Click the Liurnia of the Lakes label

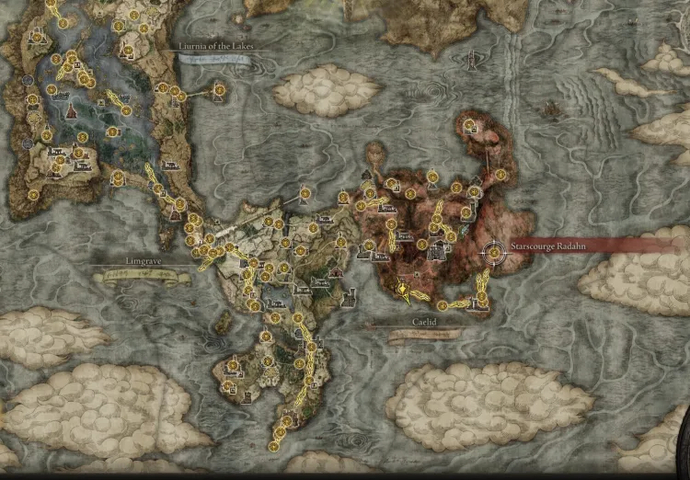(x=212, y=46)
